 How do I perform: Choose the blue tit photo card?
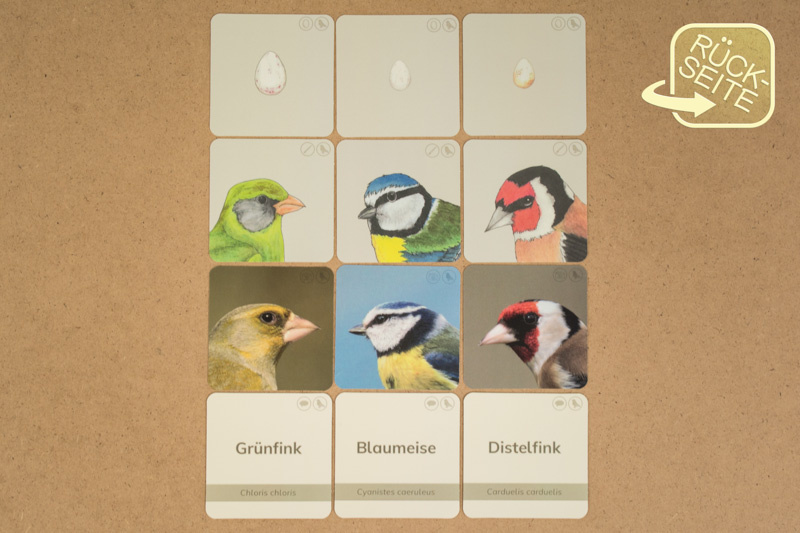[398, 328]
